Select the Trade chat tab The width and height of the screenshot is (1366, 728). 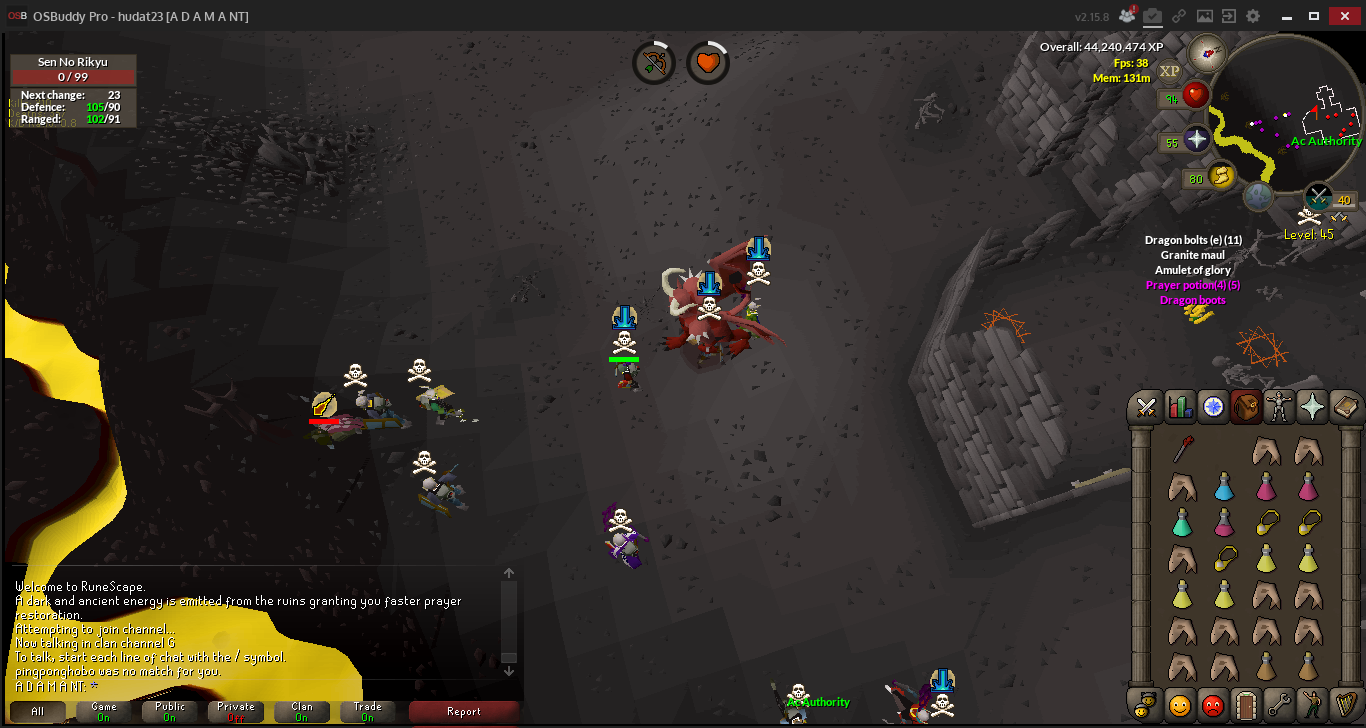pos(368,711)
